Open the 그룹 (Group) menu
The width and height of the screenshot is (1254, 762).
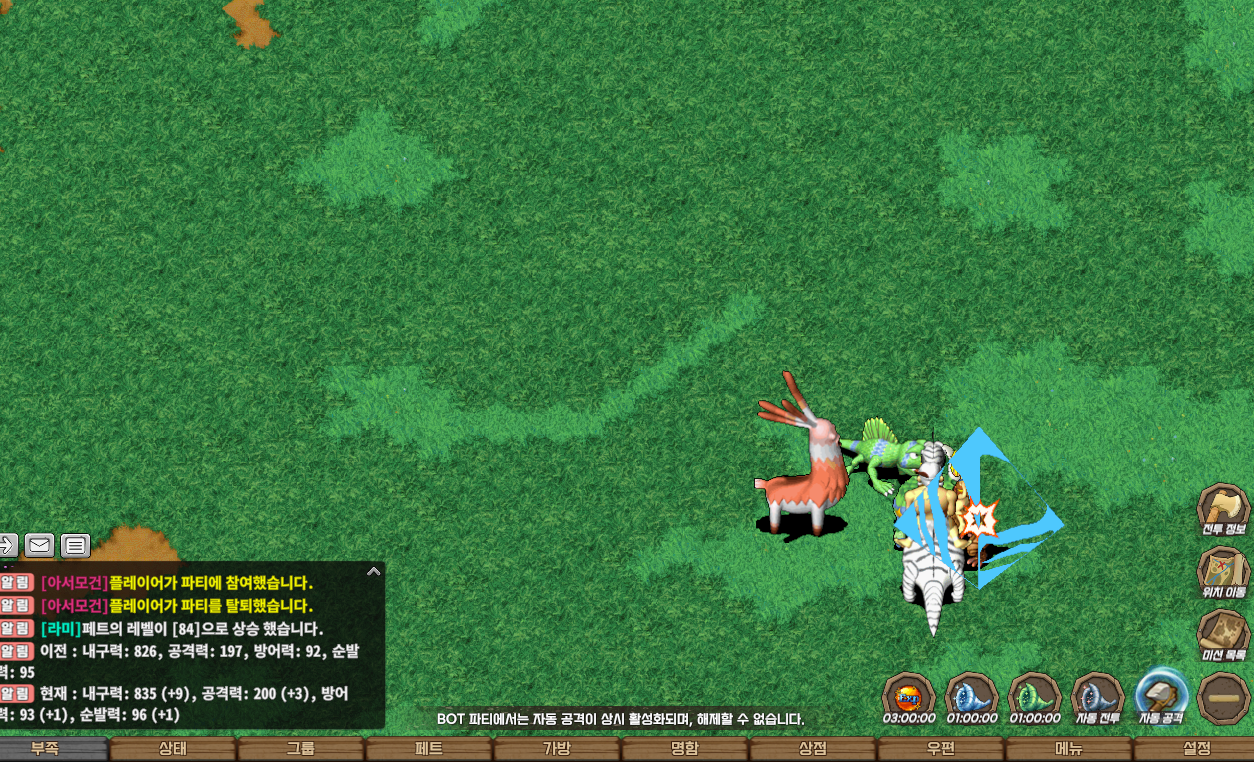300,749
